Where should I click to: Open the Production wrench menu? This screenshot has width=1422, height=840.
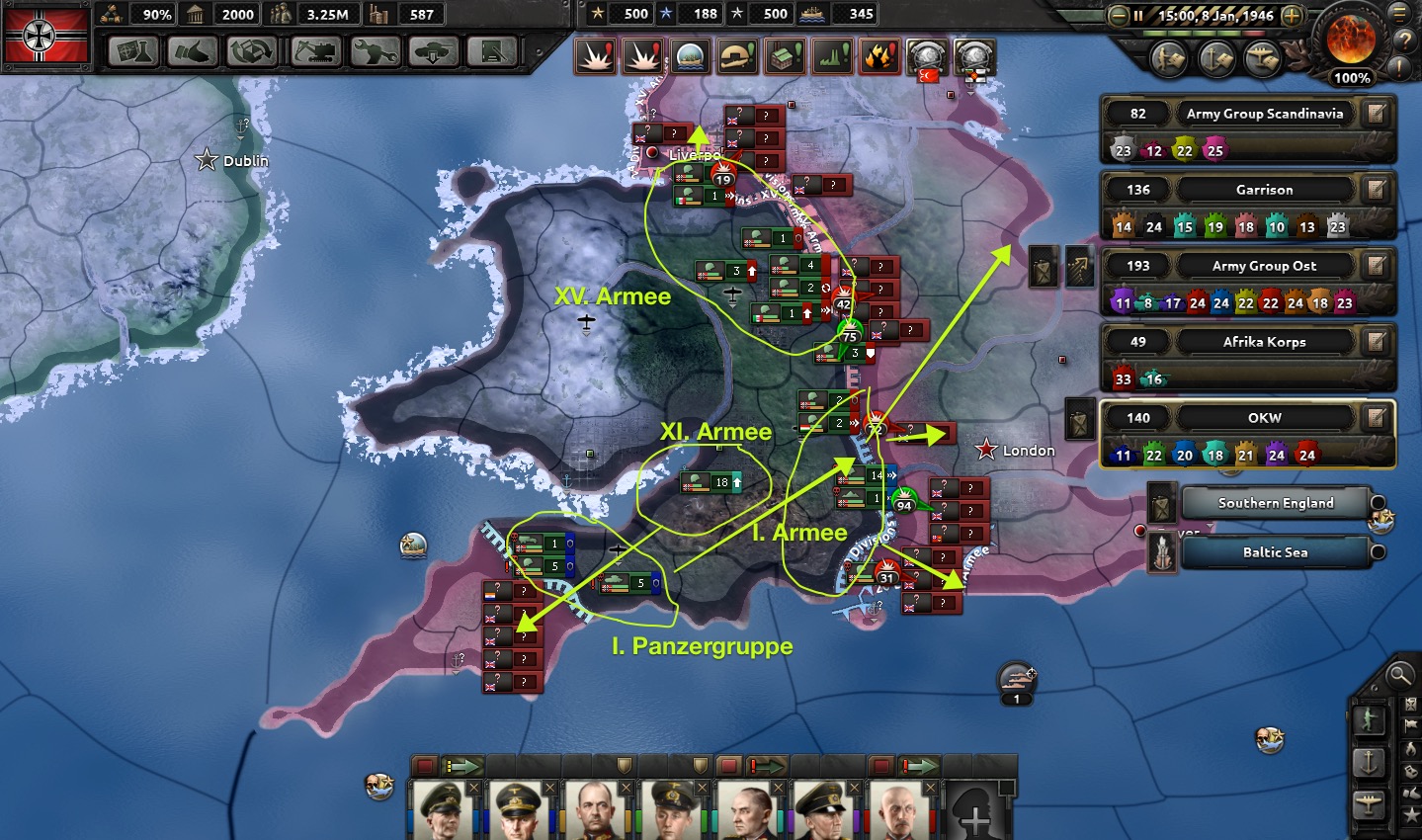pos(374,51)
